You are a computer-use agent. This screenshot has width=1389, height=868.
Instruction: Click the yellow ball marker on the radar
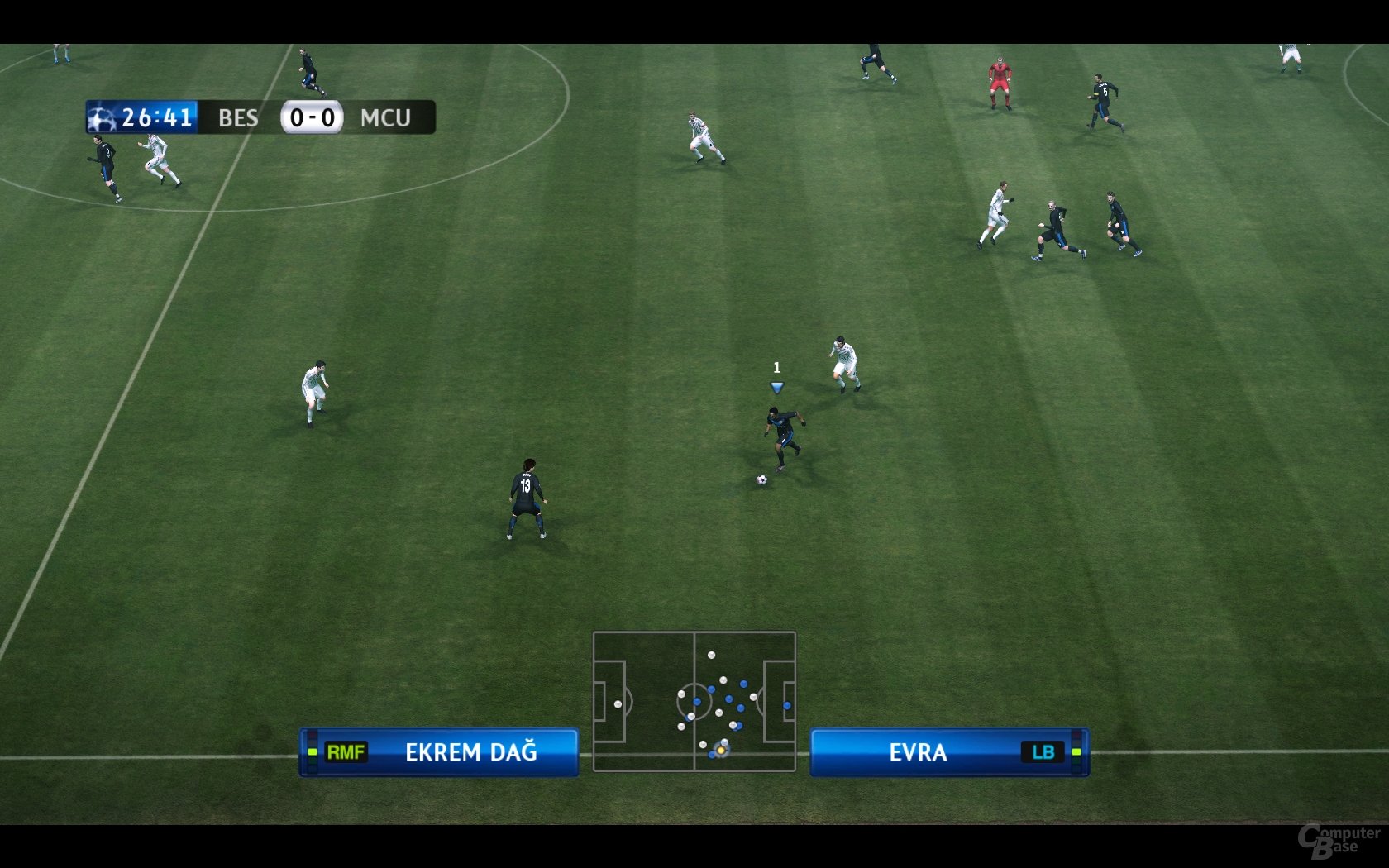721,751
